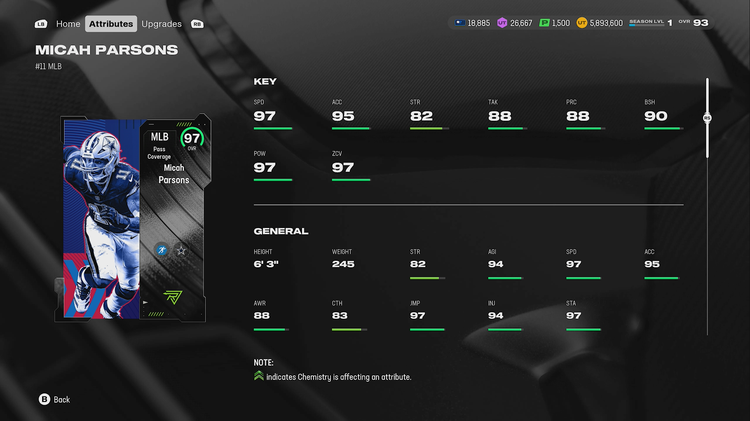Grab the attributes list scrollbar handle
This screenshot has width=750, height=421.
[x=707, y=118]
